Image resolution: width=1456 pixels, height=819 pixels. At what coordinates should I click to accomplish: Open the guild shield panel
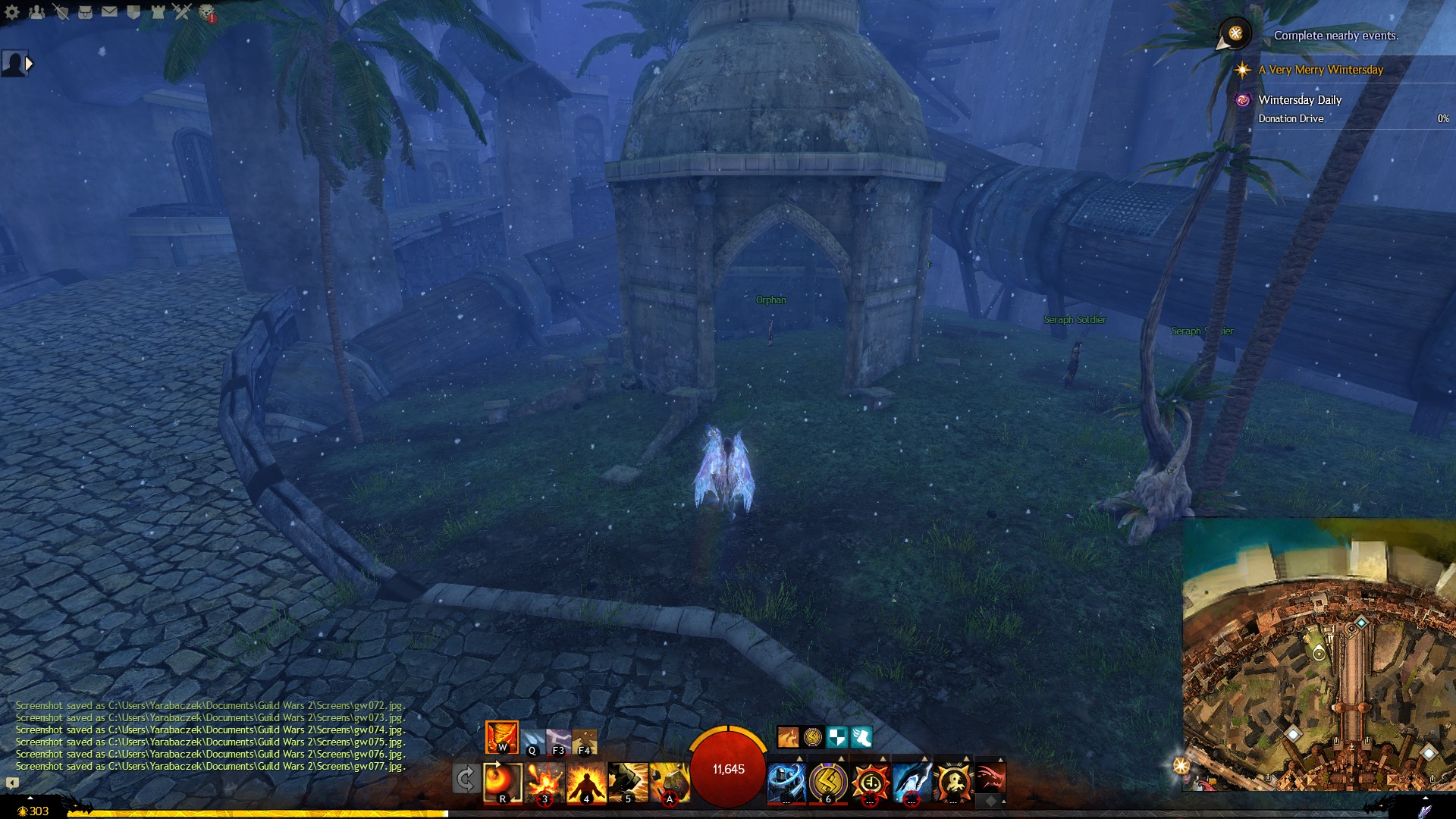point(133,11)
